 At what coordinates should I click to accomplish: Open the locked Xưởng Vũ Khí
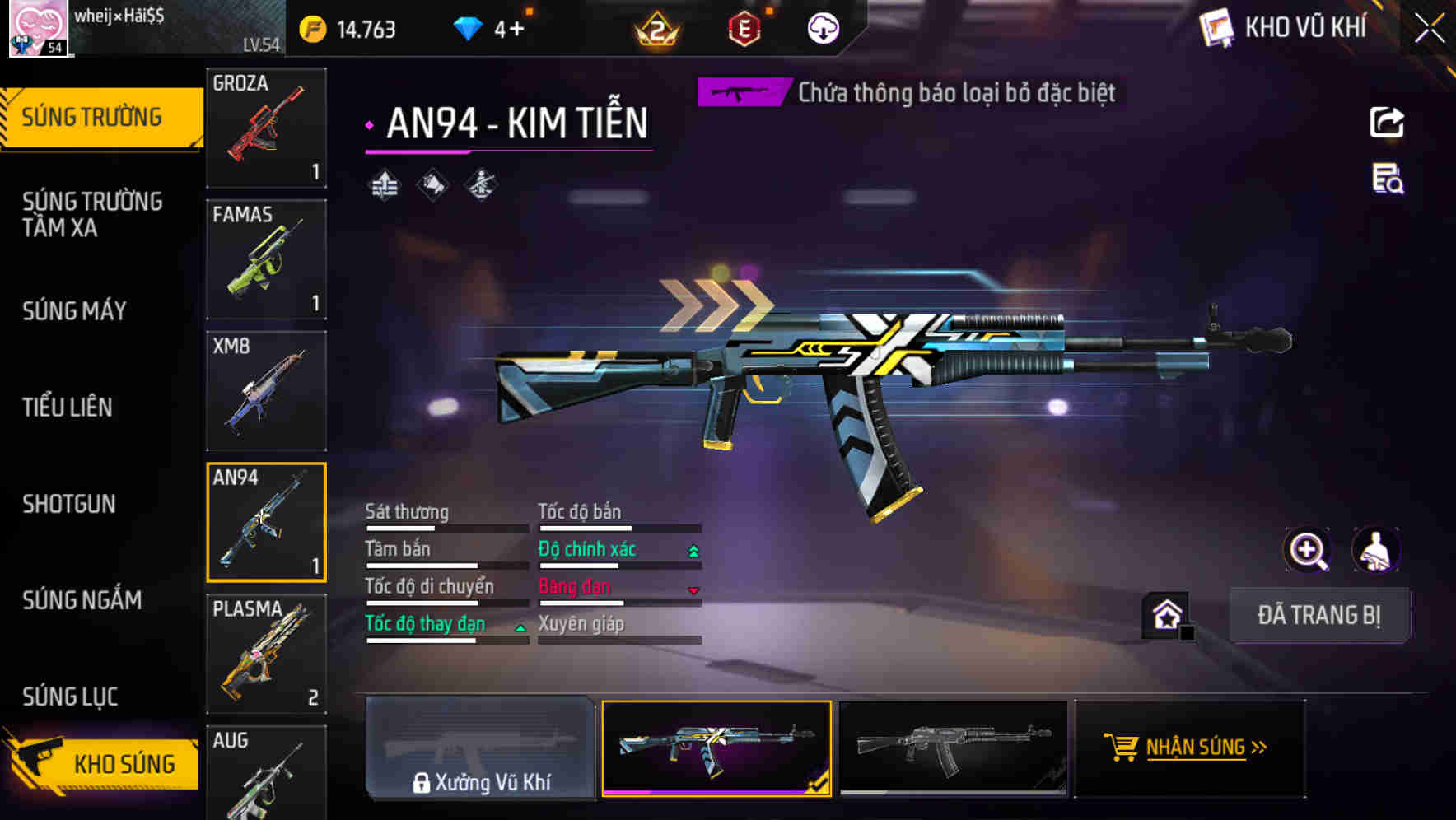click(480, 748)
